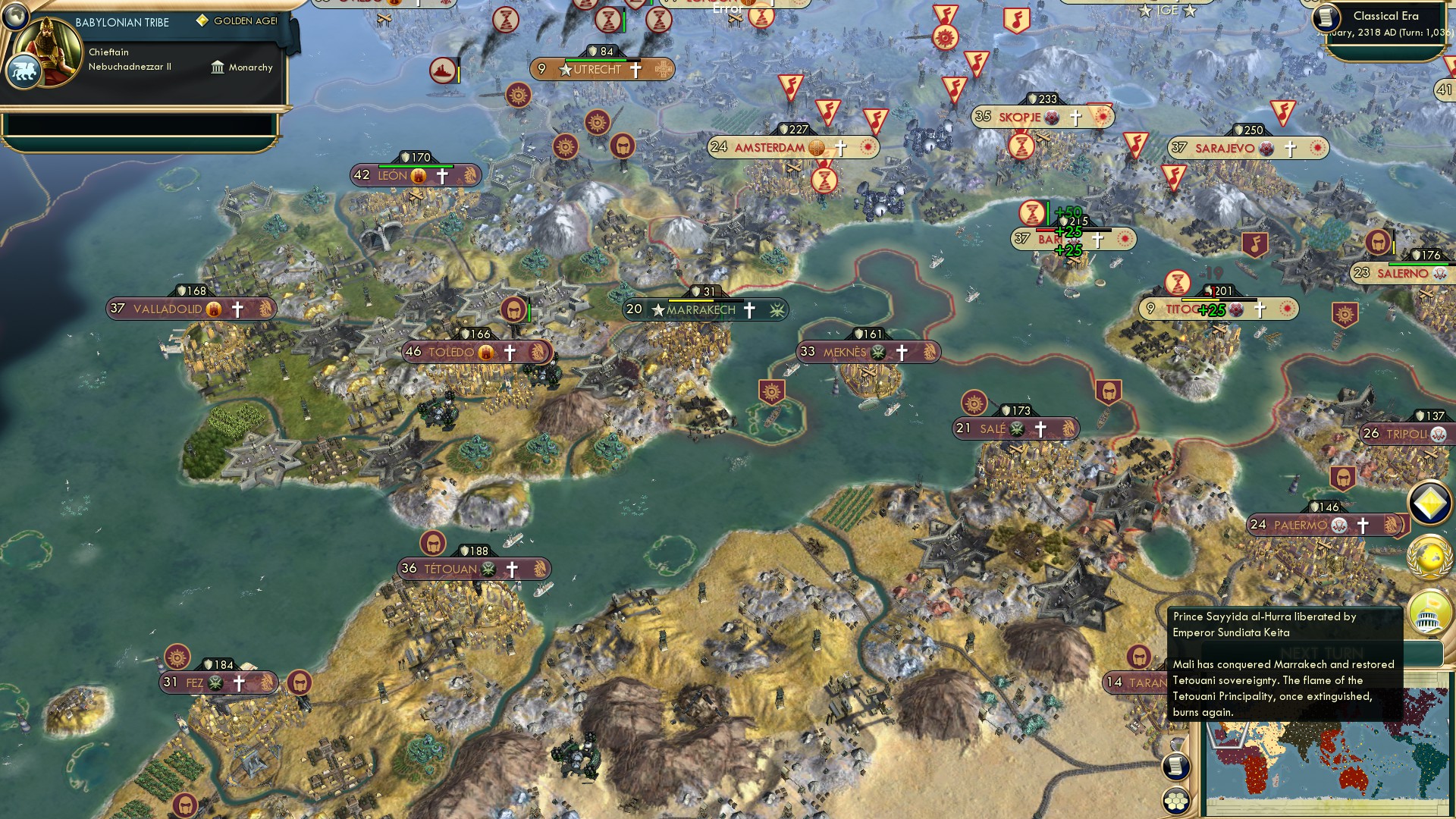Click the minimap world view

tap(1327, 766)
